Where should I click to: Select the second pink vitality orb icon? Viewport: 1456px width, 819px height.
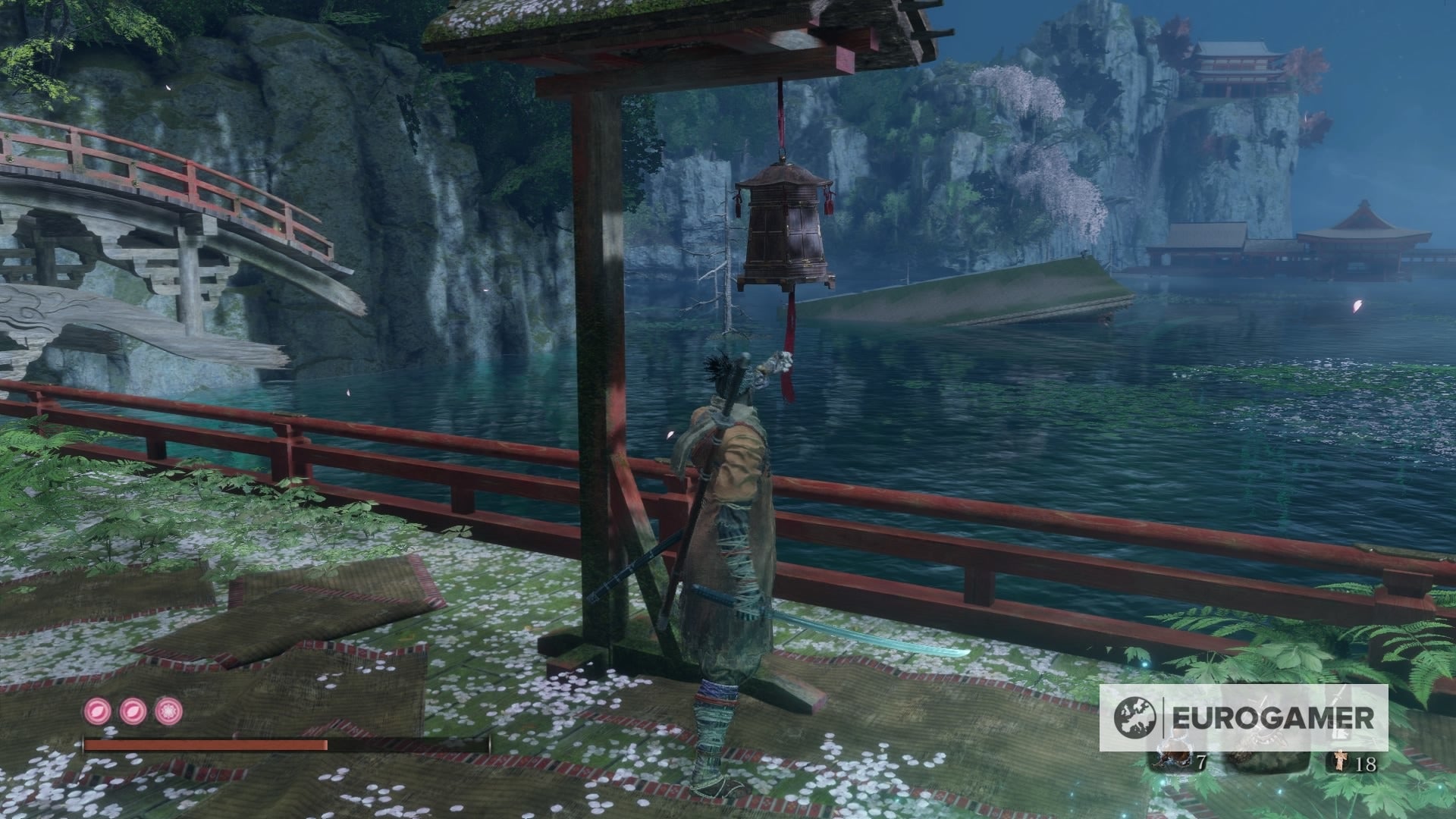coord(132,711)
